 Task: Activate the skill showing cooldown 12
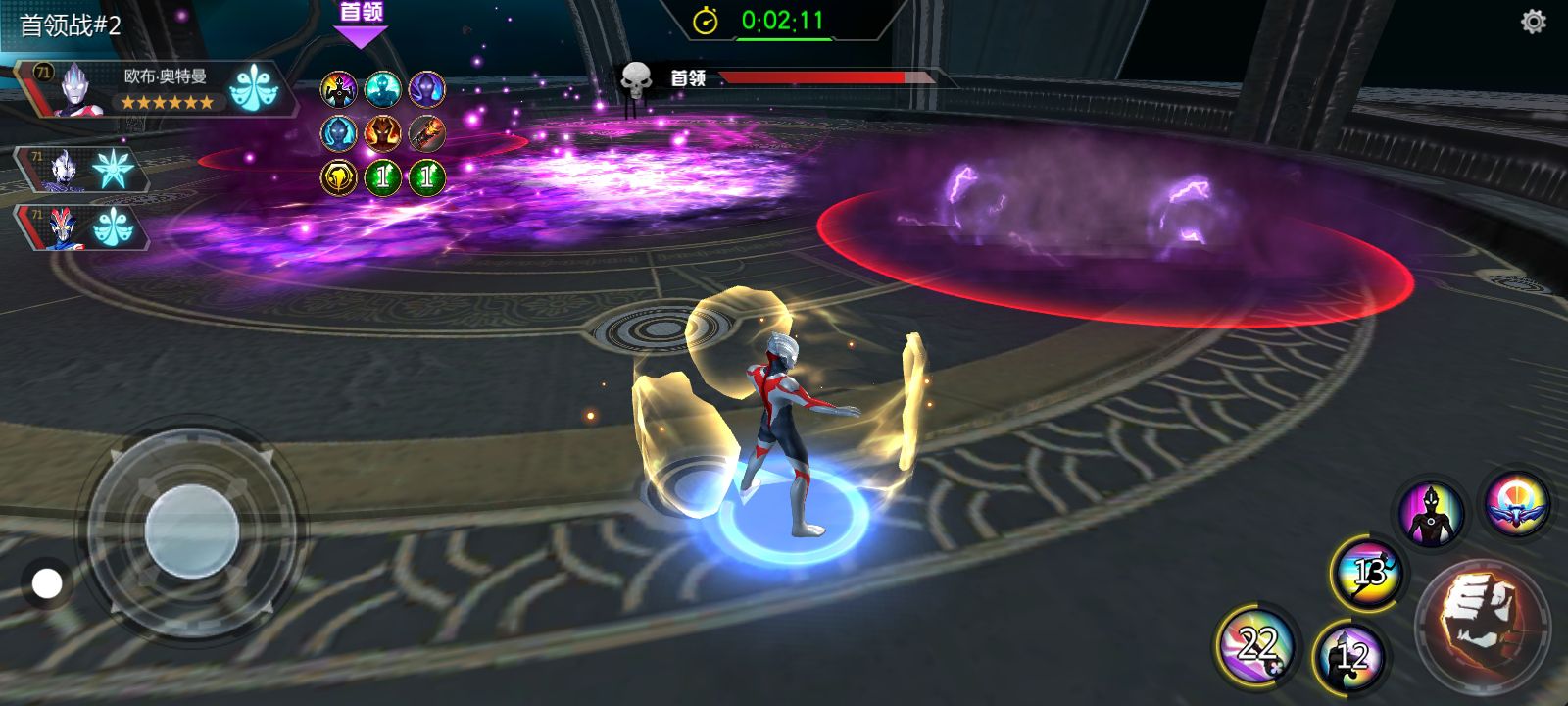point(1350,655)
